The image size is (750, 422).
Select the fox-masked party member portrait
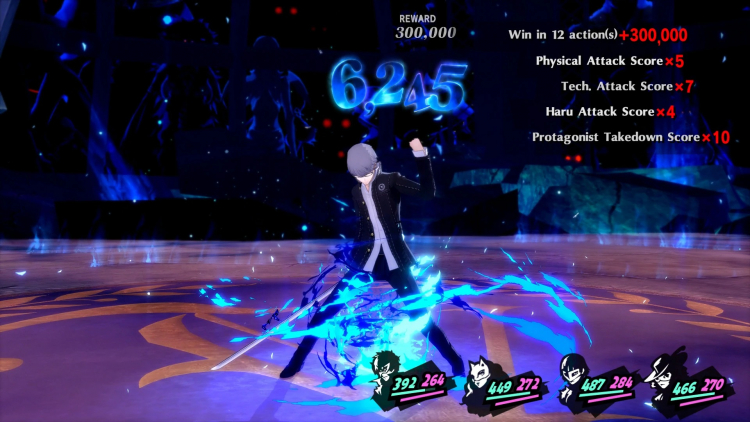(x=480, y=373)
